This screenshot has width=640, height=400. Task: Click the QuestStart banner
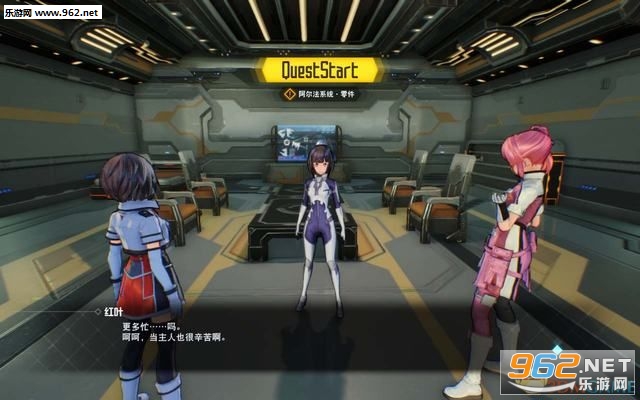coord(319,70)
